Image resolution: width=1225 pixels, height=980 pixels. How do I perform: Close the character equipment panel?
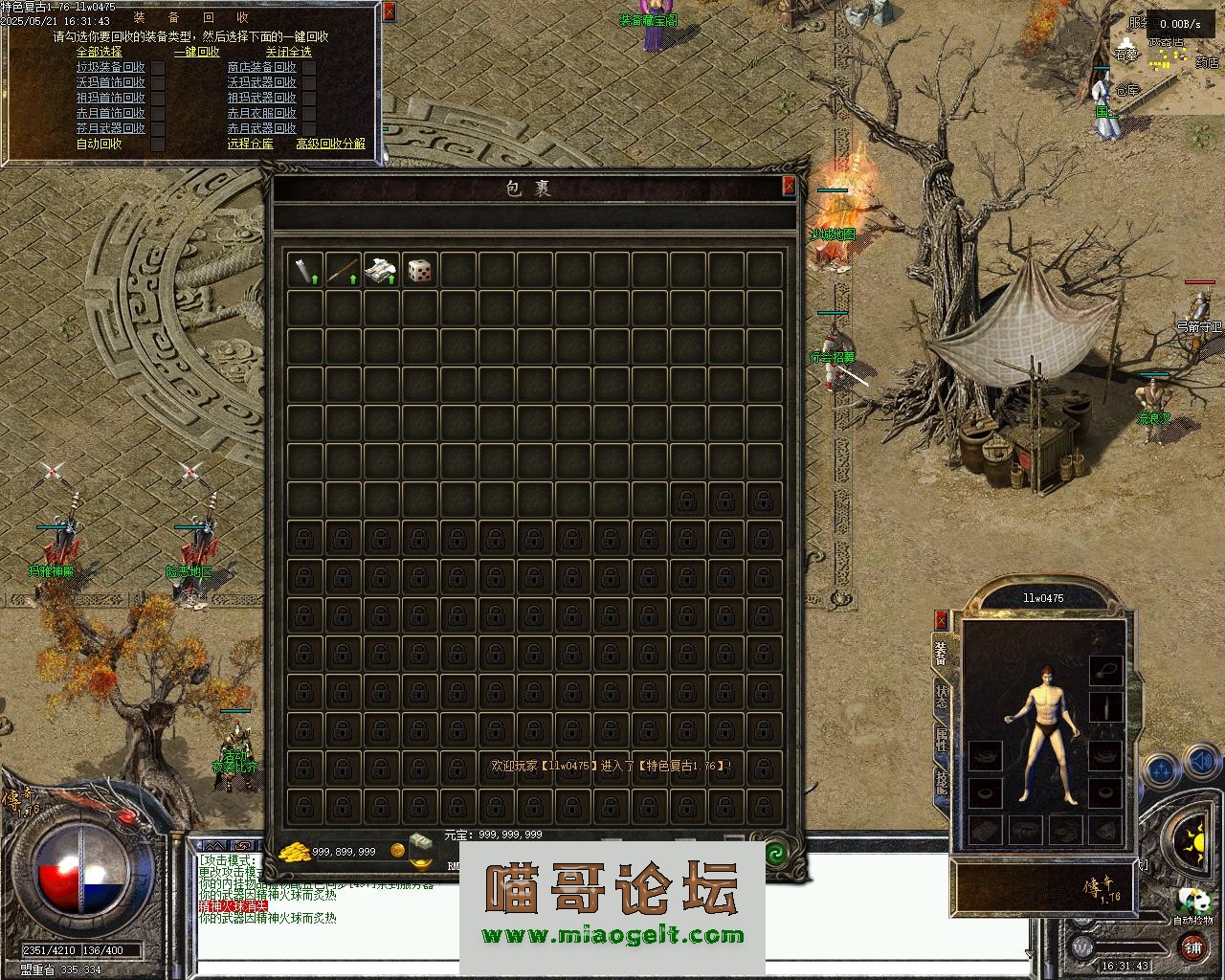(x=941, y=620)
